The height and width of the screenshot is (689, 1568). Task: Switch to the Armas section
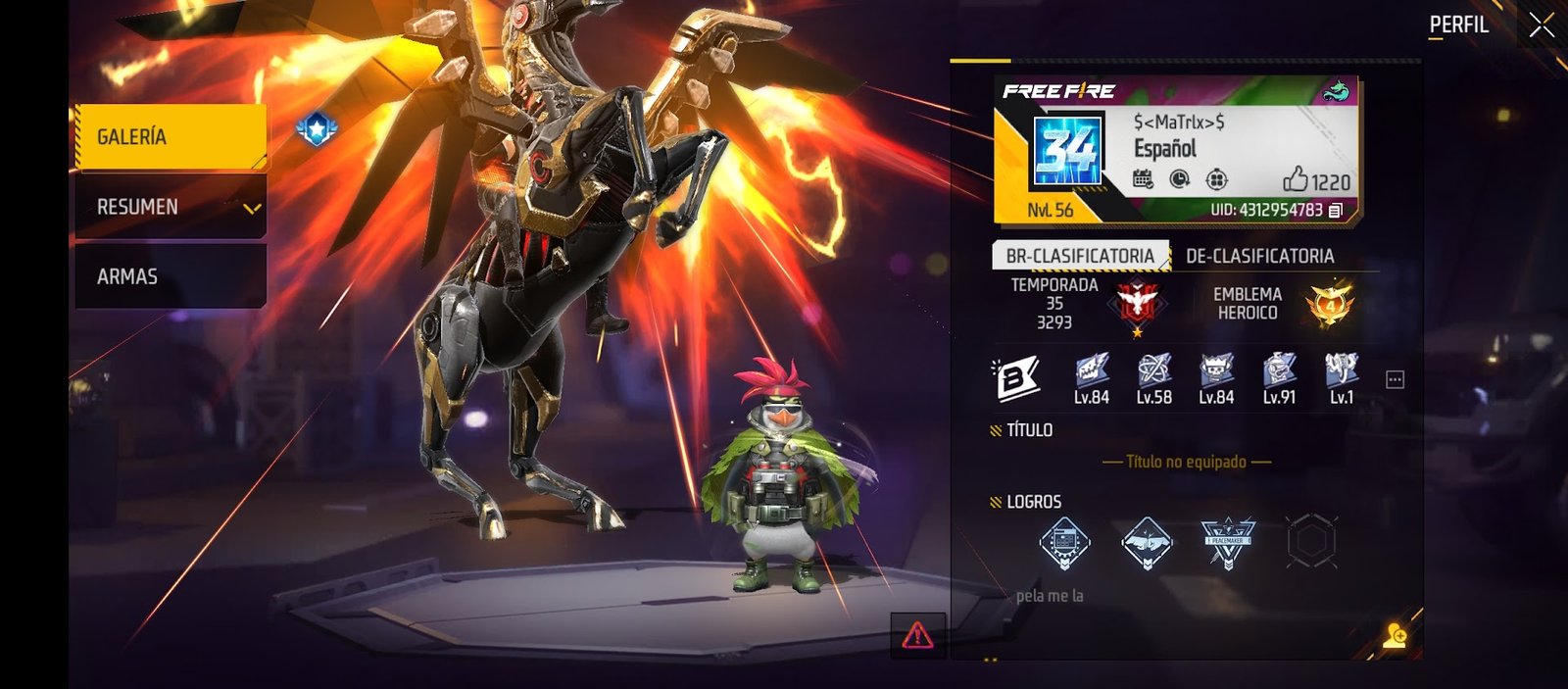[171, 276]
